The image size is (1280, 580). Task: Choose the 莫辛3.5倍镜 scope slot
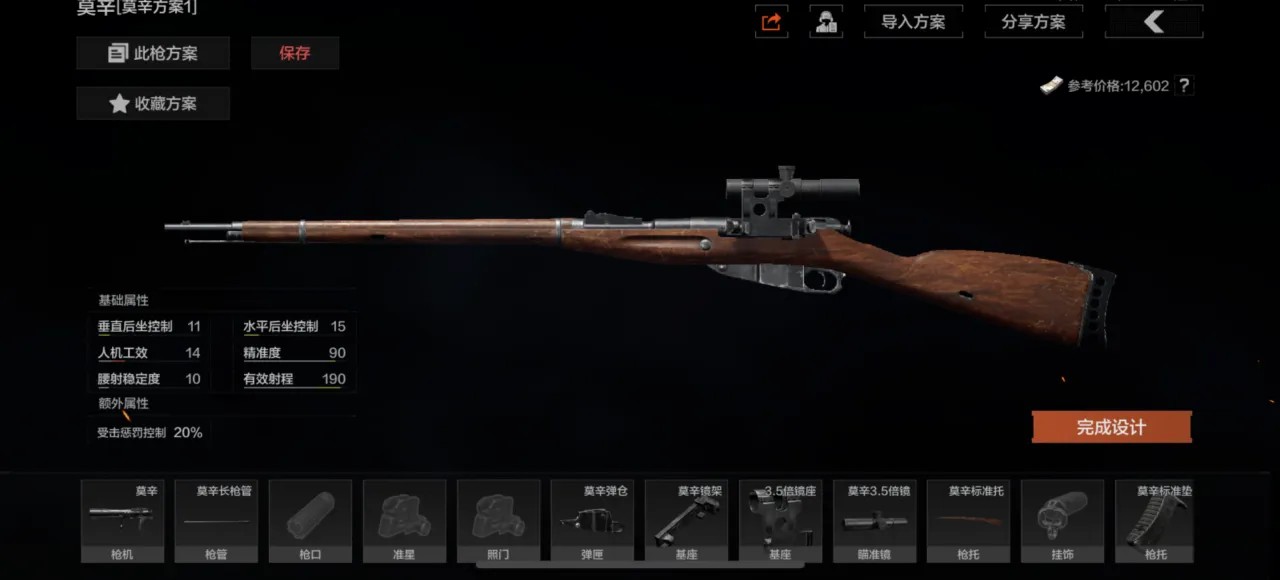click(x=874, y=521)
